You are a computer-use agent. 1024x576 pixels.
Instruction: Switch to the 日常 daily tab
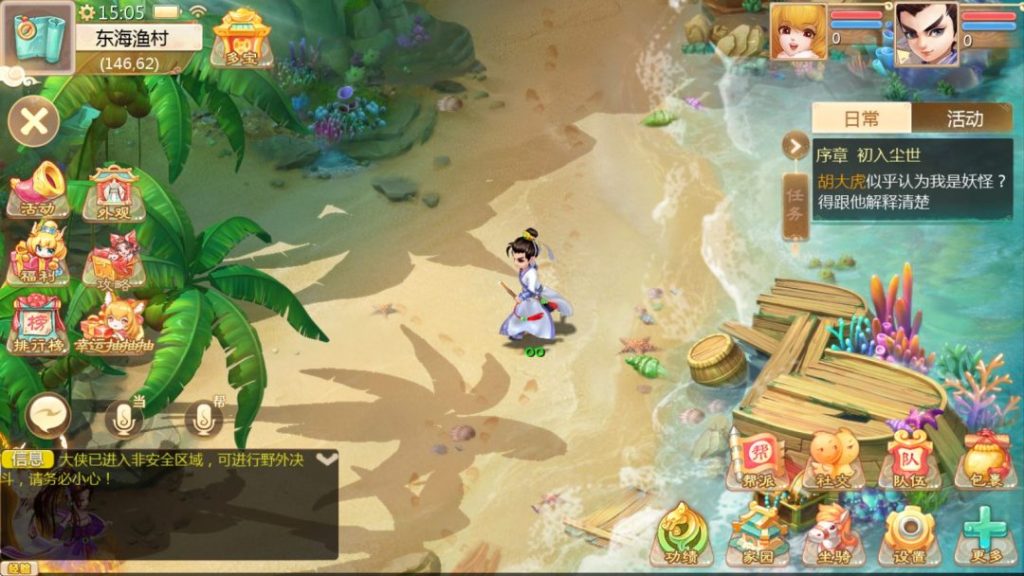[861, 118]
